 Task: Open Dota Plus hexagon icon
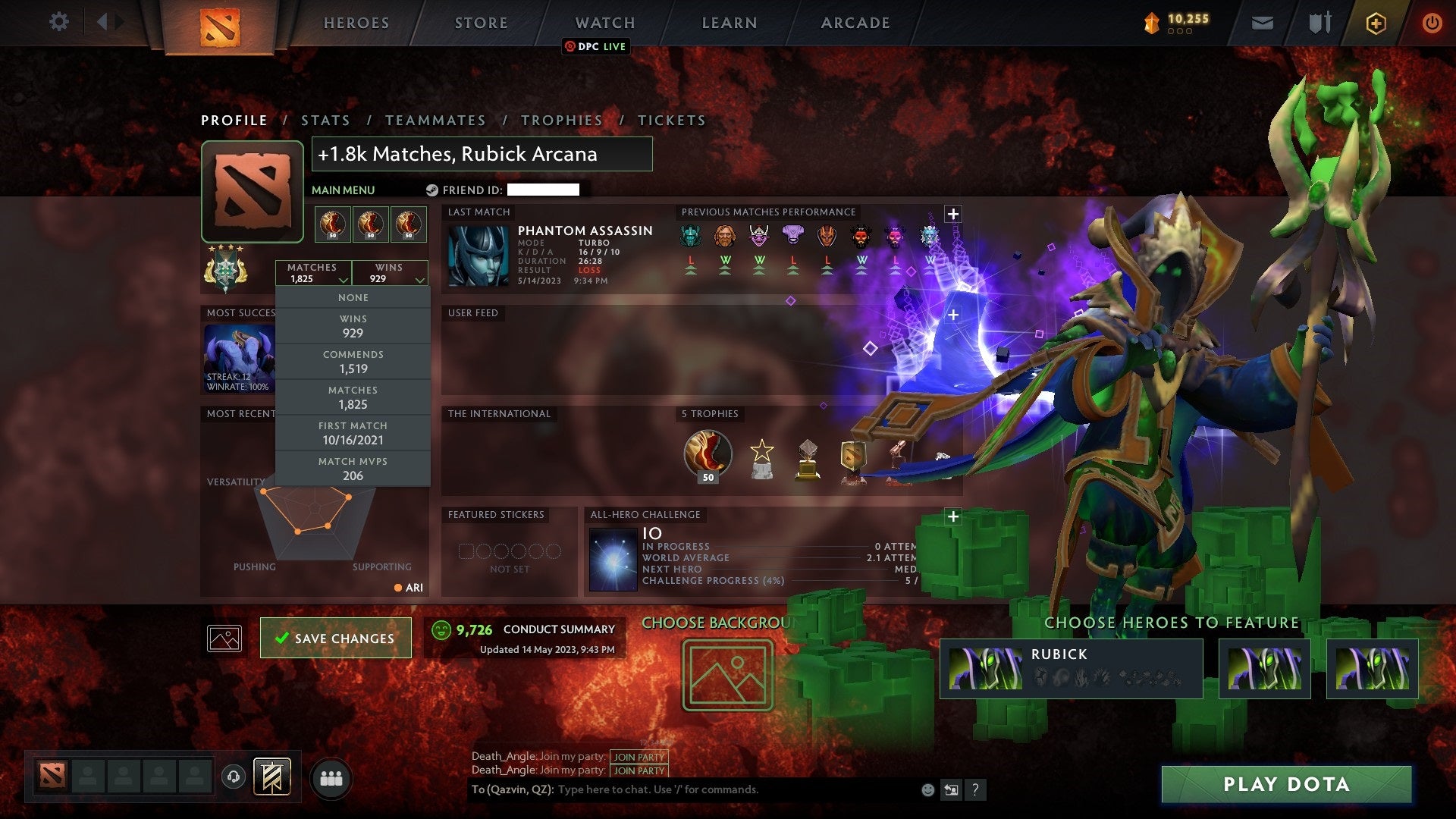pos(1376,22)
